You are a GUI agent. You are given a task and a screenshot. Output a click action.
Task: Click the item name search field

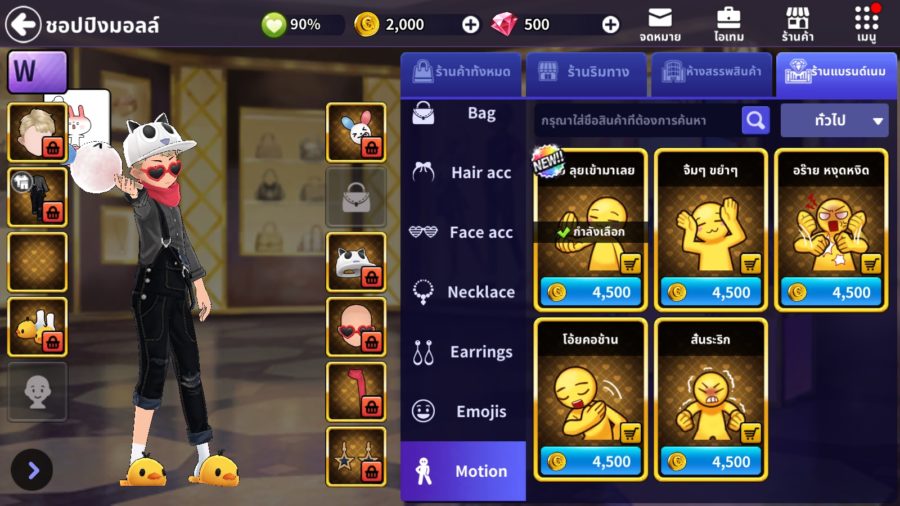(637, 121)
